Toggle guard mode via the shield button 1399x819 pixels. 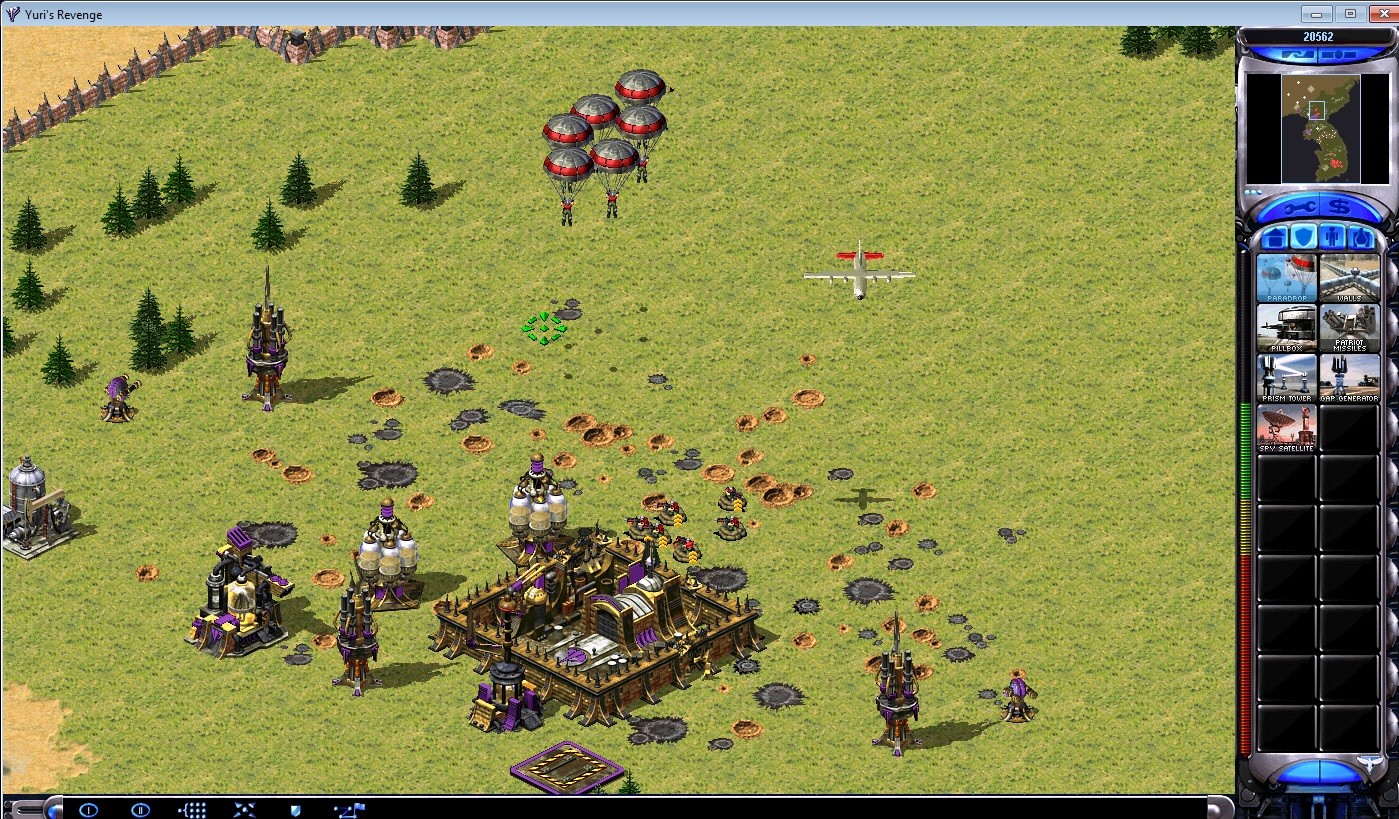295,810
